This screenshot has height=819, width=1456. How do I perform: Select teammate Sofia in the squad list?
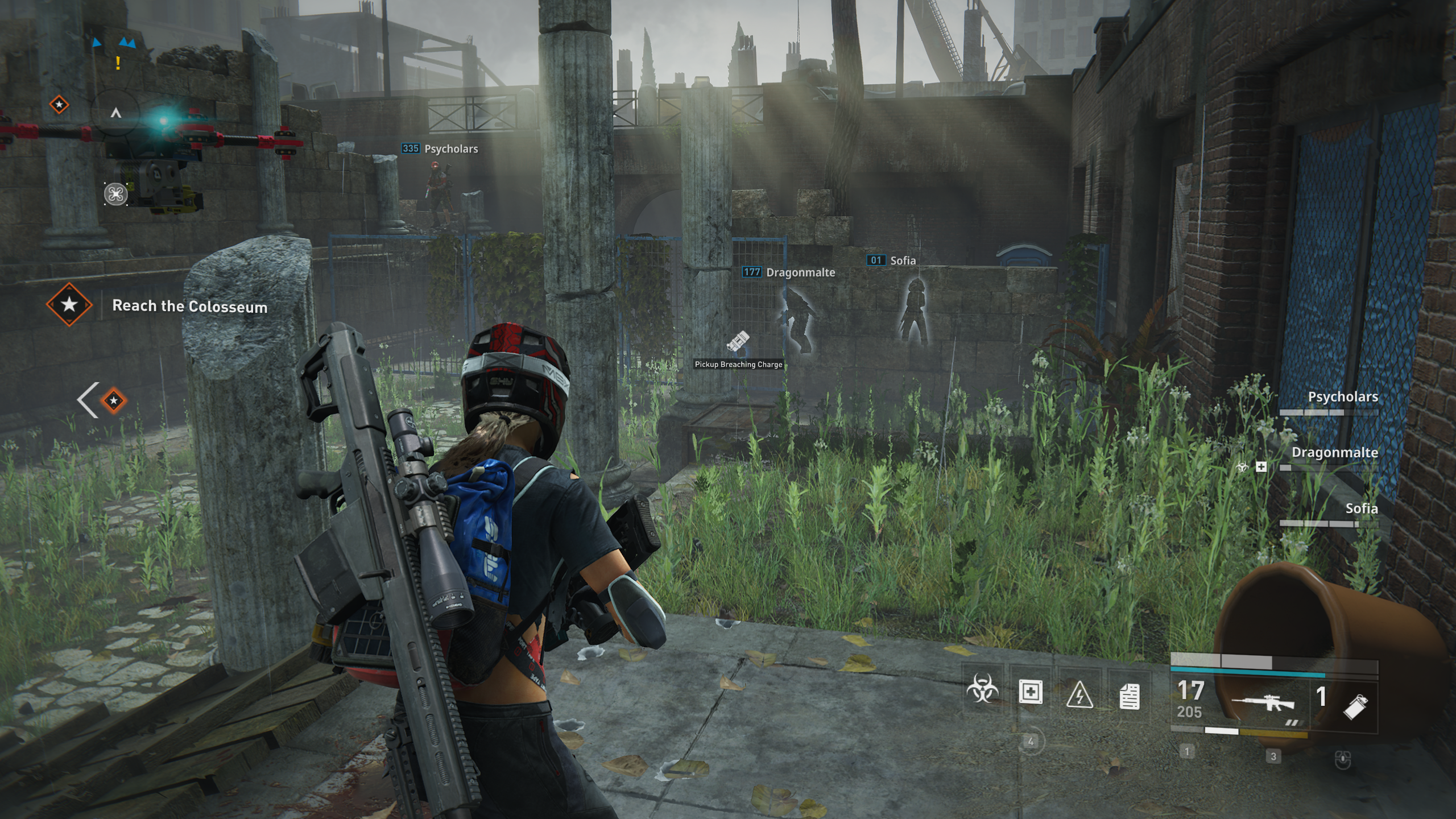click(1361, 508)
